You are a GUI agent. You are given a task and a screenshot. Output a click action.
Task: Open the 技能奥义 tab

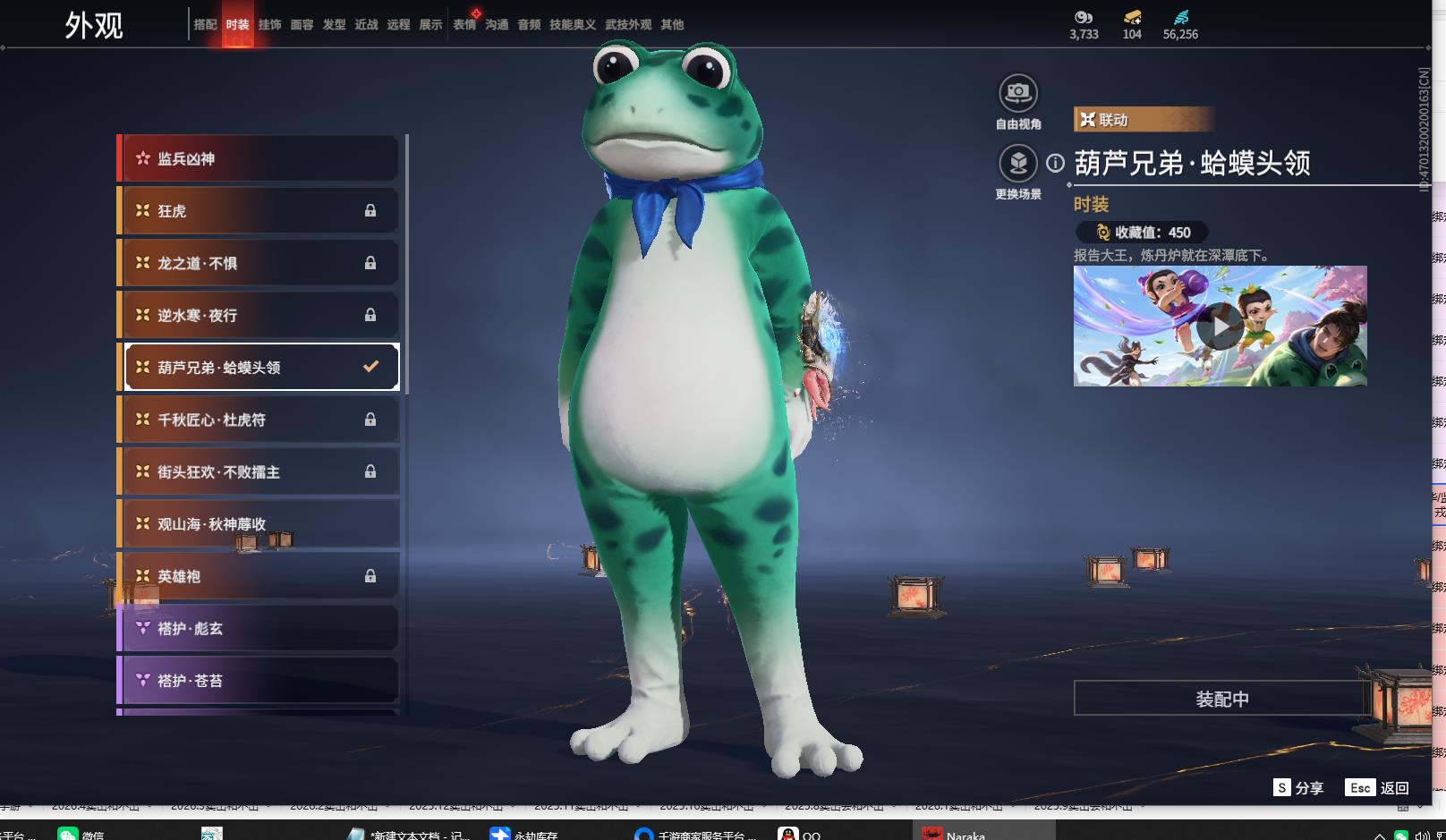tap(572, 25)
